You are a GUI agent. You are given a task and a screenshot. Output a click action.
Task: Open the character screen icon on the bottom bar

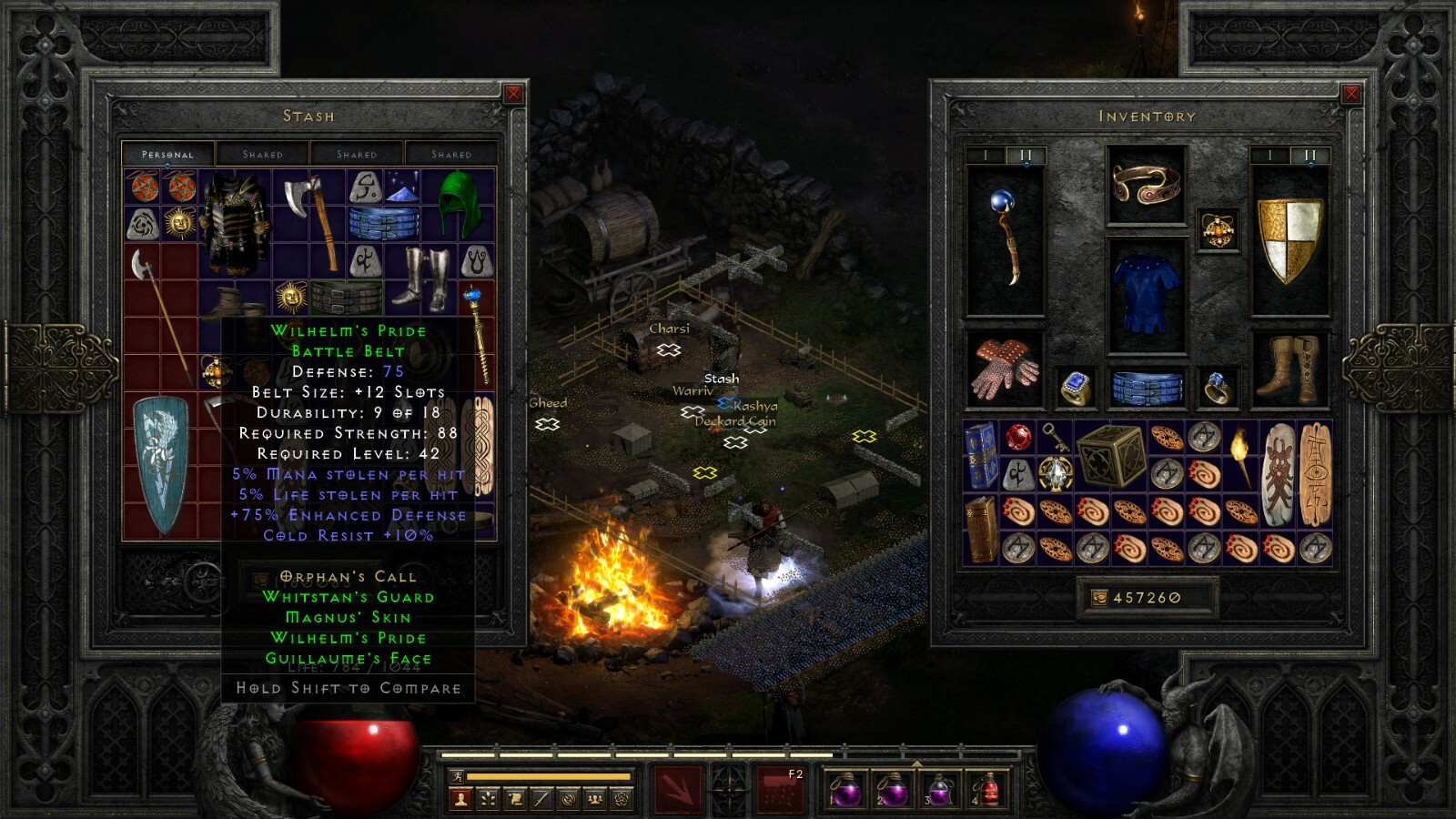pos(460,799)
